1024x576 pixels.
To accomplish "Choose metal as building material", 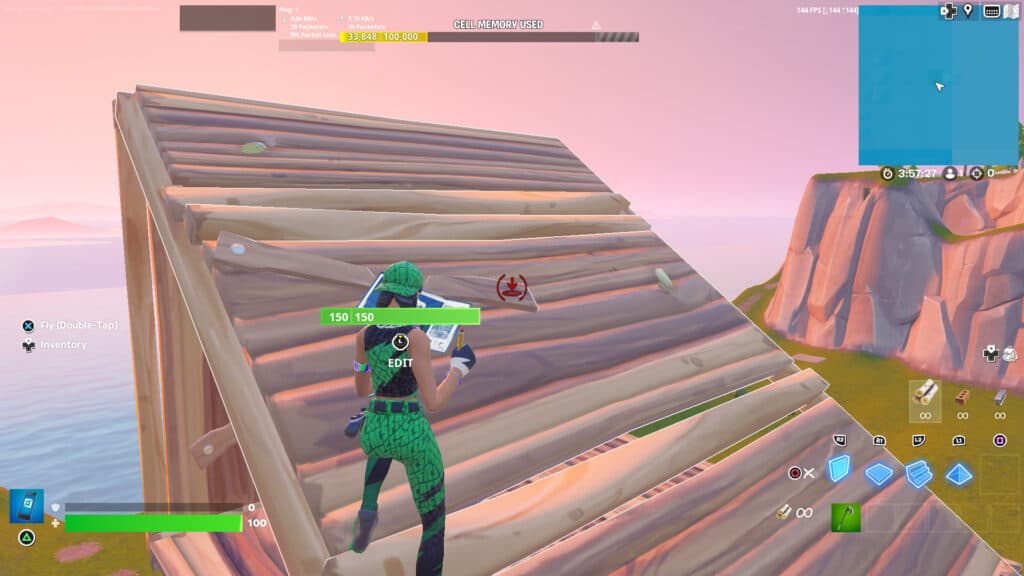I will pyautogui.click(x=999, y=397).
